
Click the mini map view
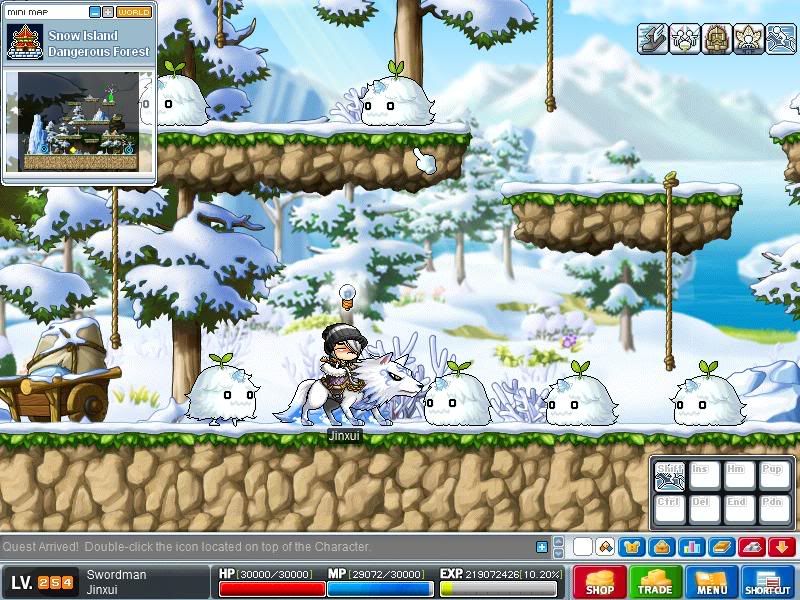[78, 126]
